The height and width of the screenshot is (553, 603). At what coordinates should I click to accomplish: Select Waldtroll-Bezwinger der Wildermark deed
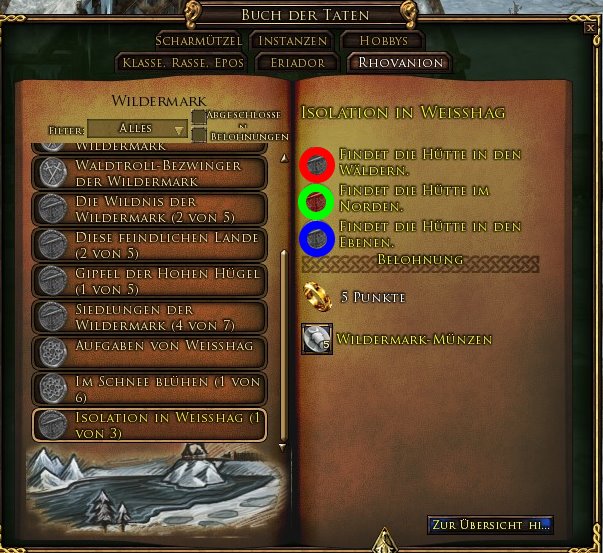click(150, 173)
